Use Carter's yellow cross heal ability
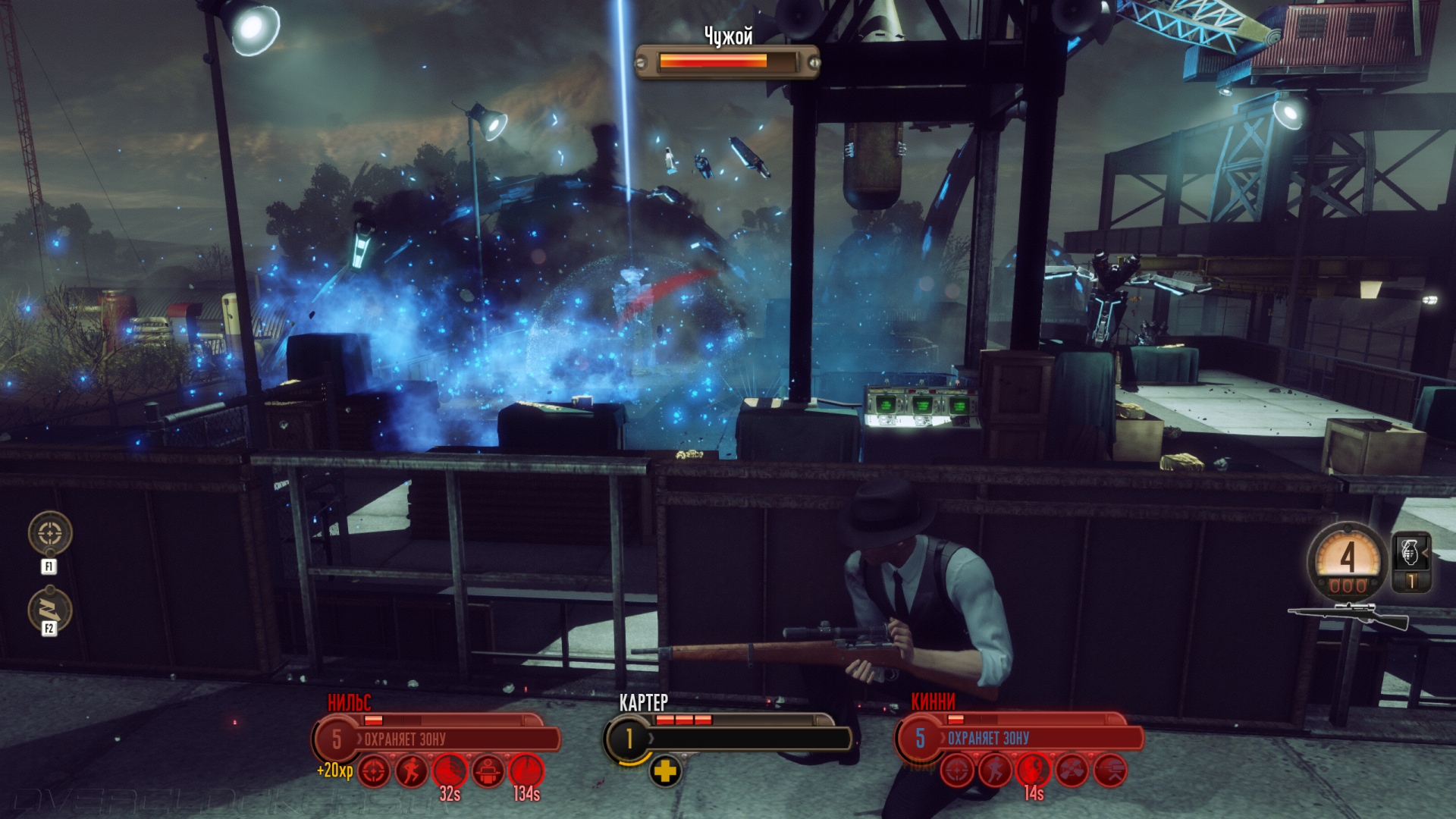The height and width of the screenshot is (819, 1456). (665, 772)
